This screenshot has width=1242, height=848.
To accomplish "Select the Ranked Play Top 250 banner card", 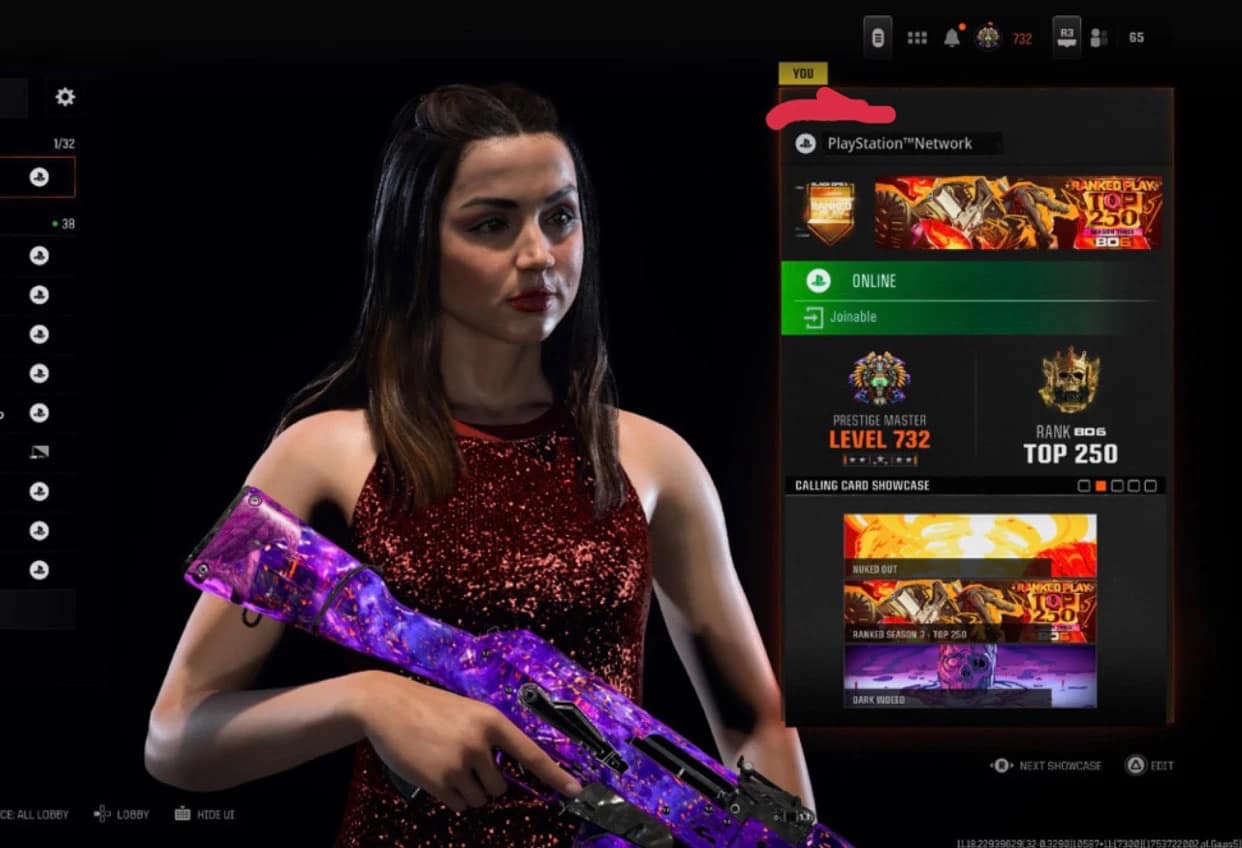I will pos(1018,213).
